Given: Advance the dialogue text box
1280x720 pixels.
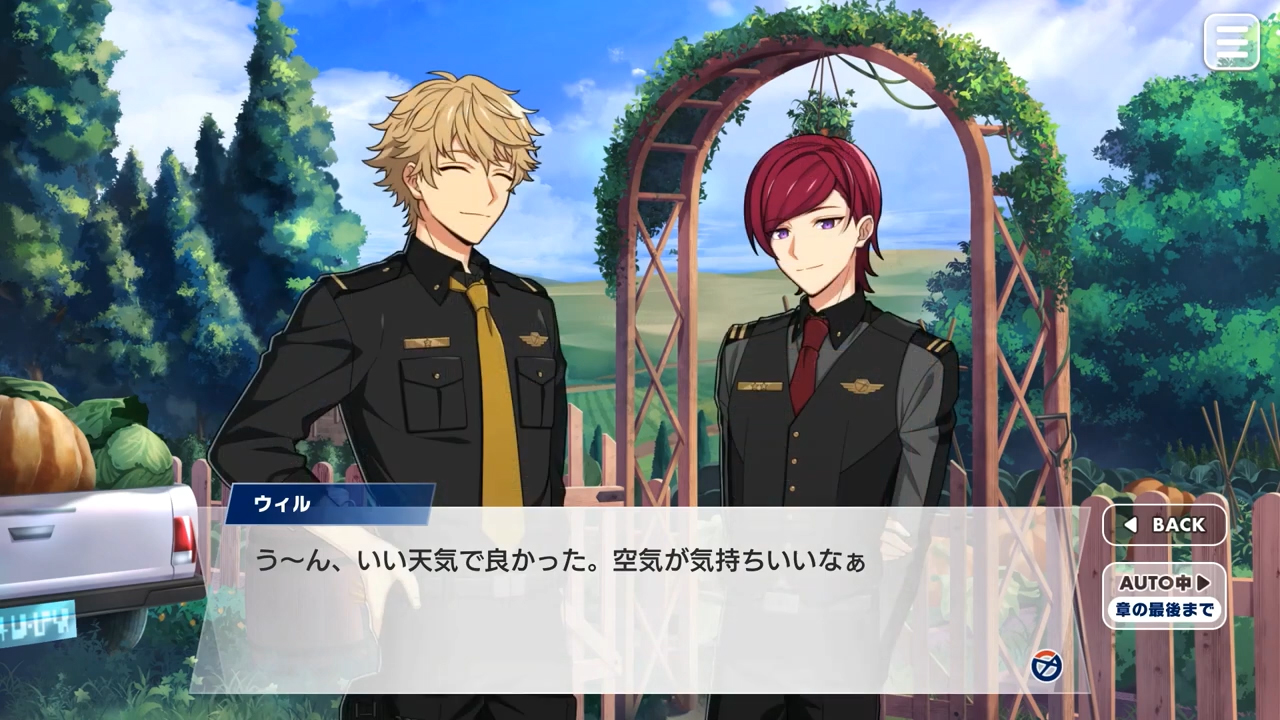Looking at the screenshot, I should [640, 610].
